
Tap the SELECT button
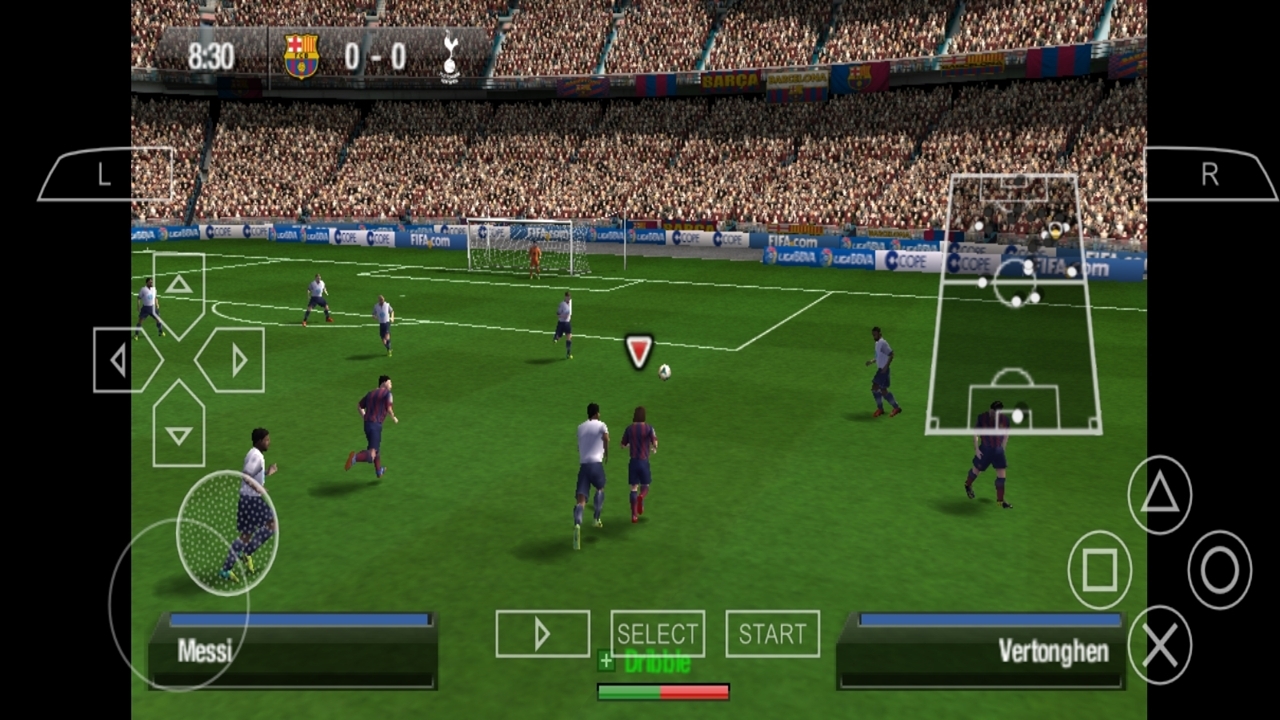[x=657, y=634]
